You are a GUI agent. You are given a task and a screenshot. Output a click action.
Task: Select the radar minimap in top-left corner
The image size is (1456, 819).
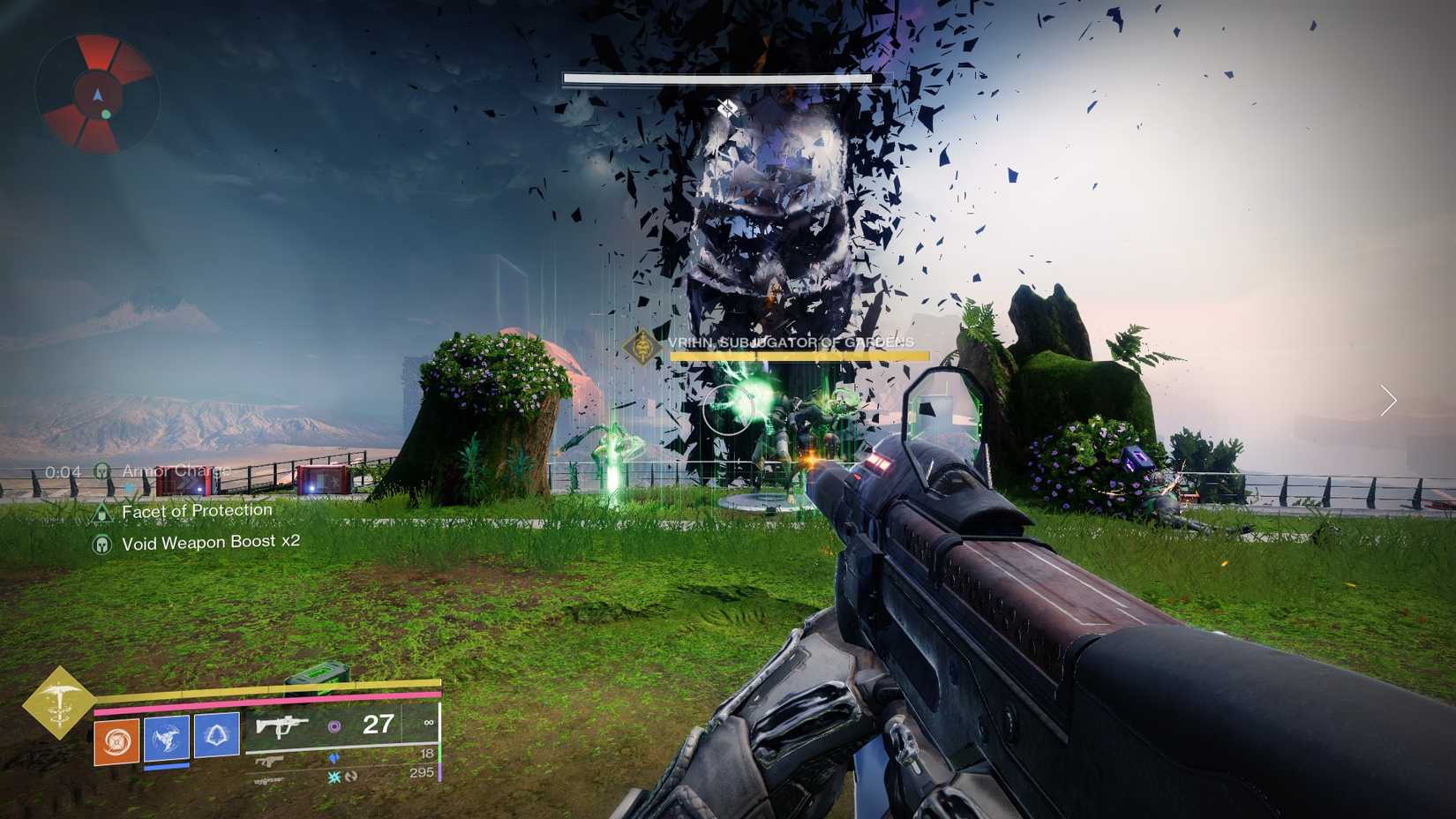(x=95, y=95)
